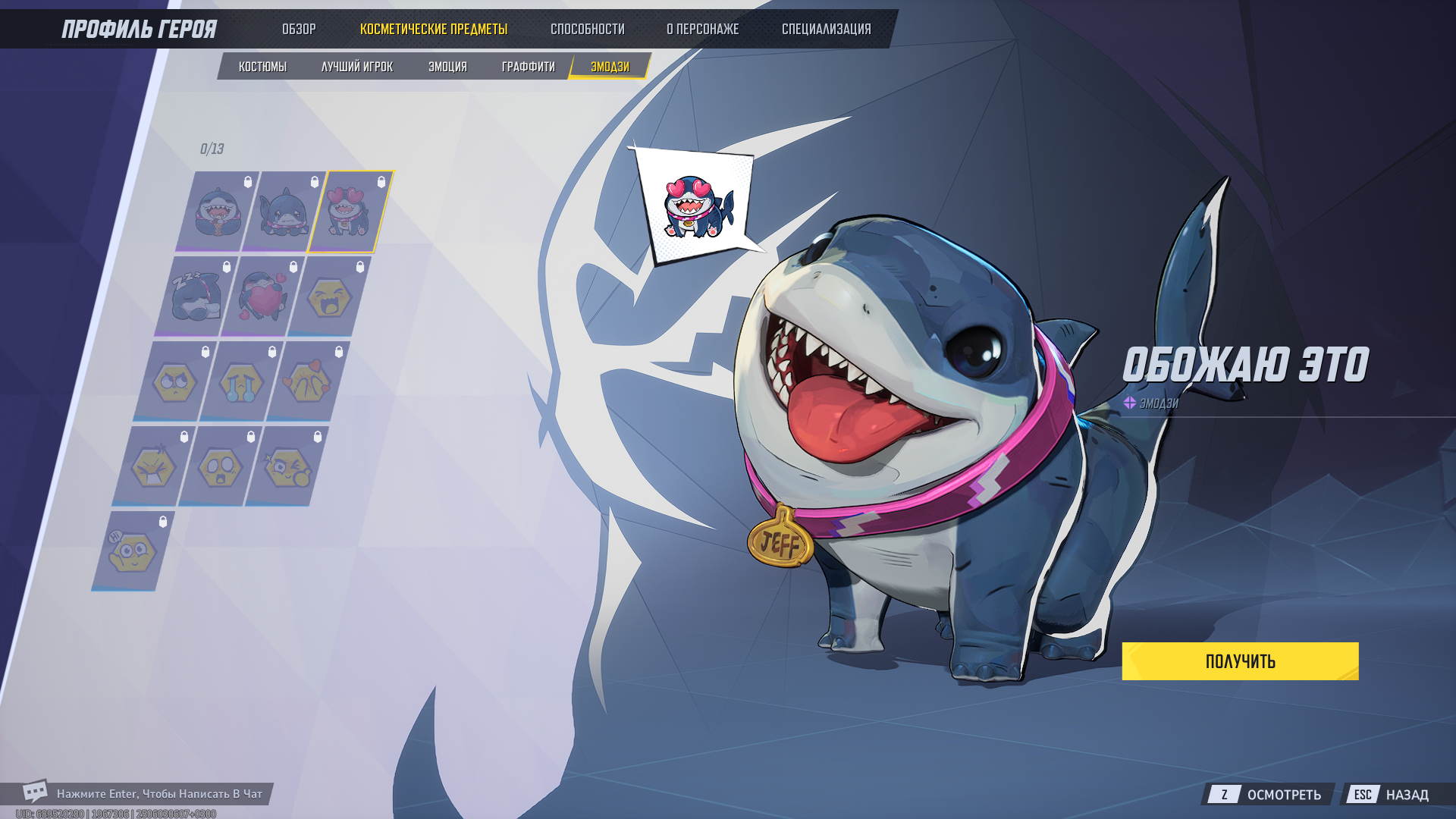Show the Лучший игрок category
Image resolution: width=1456 pixels, height=819 pixels.
(357, 67)
